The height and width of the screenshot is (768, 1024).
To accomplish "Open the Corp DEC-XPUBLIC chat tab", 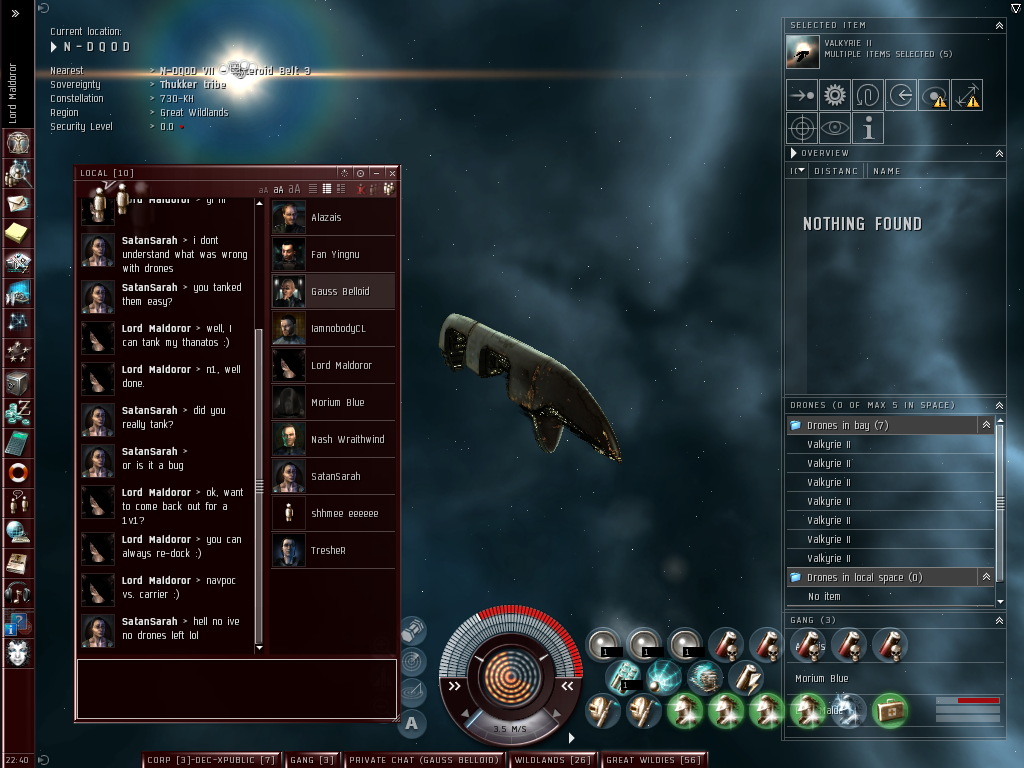I will (210, 760).
